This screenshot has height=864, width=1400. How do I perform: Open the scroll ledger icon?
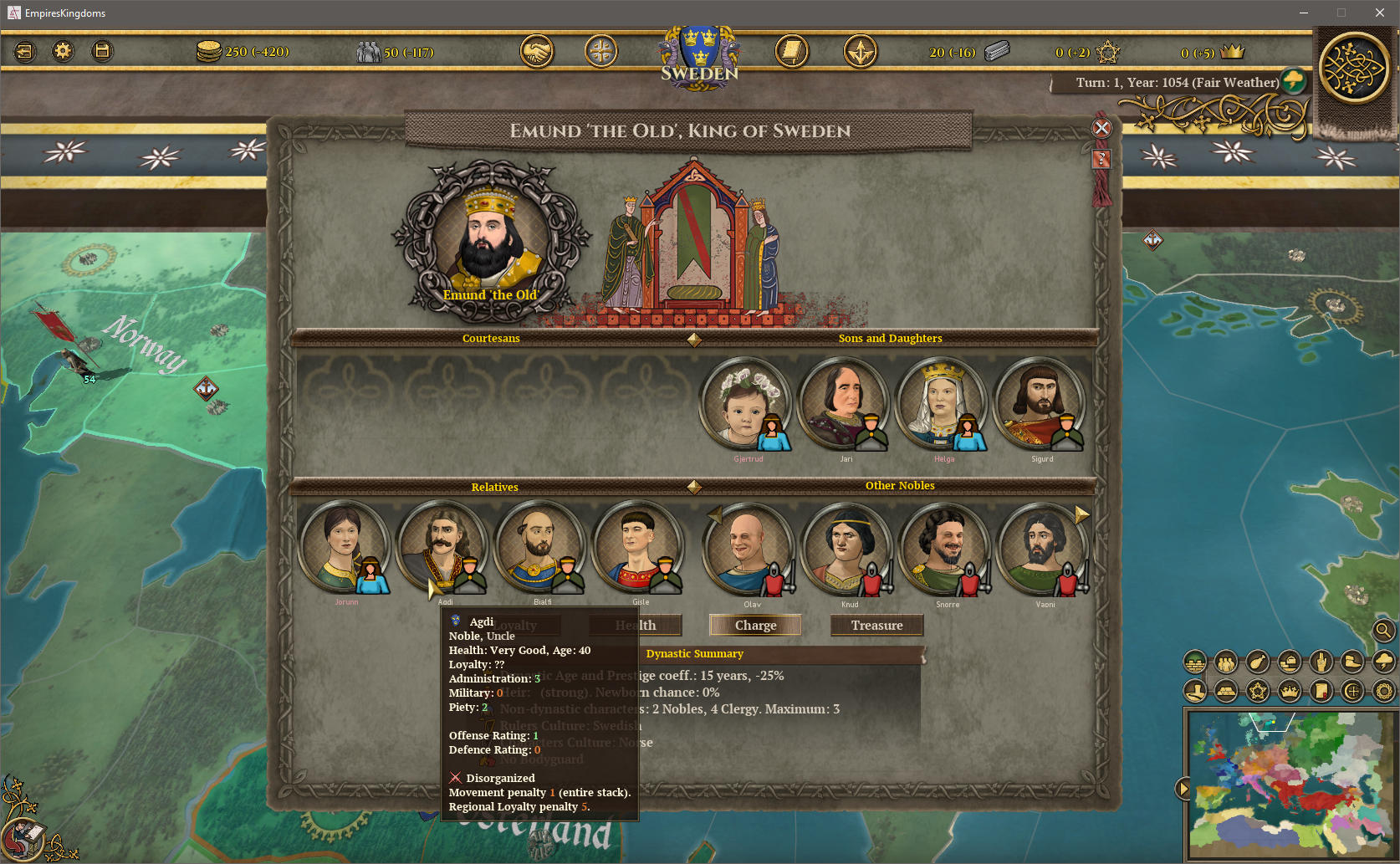(x=791, y=52)
